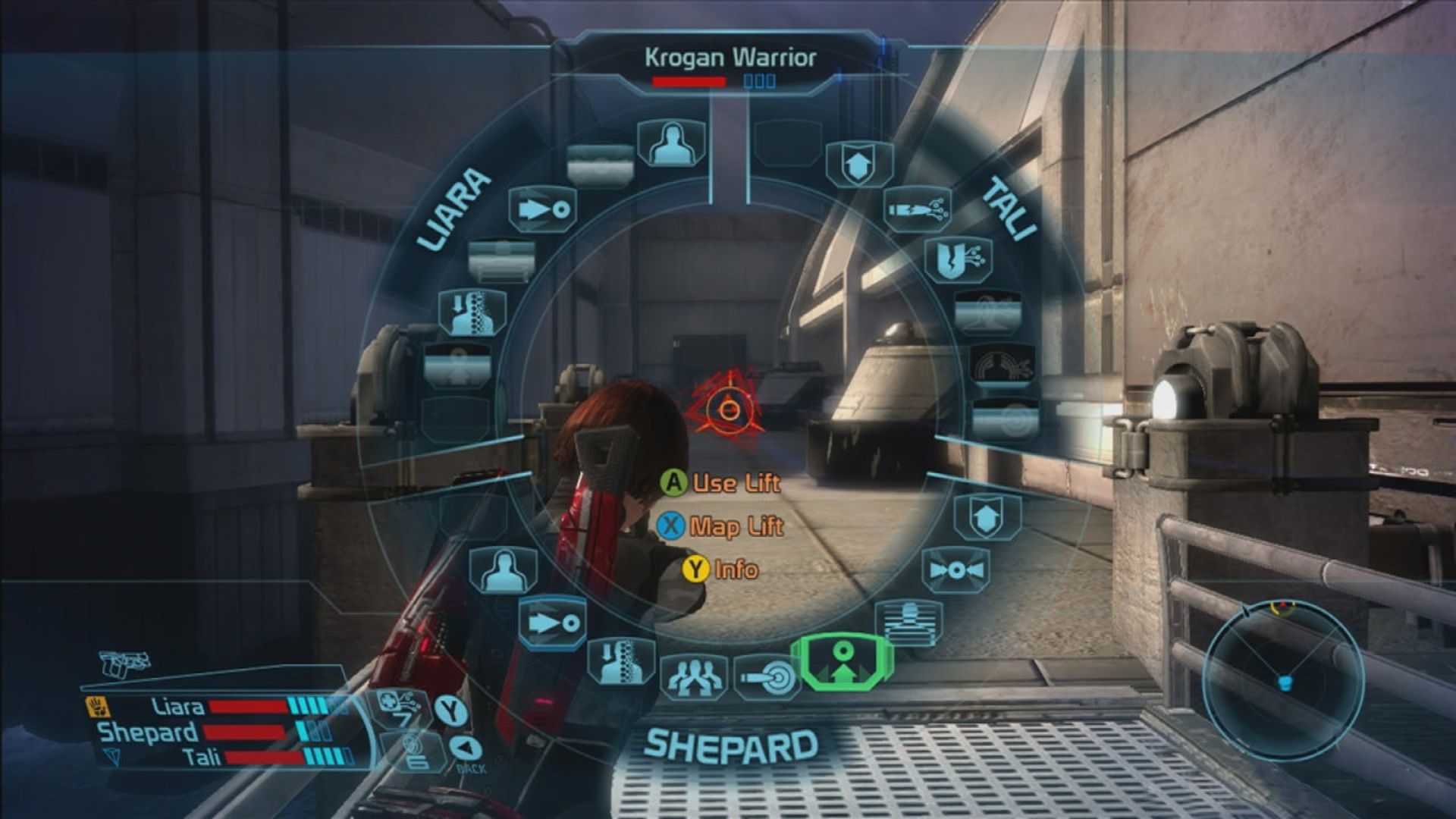
Task: Use Shepard's spine-with-down-arrow power
Action: point(622,661)
